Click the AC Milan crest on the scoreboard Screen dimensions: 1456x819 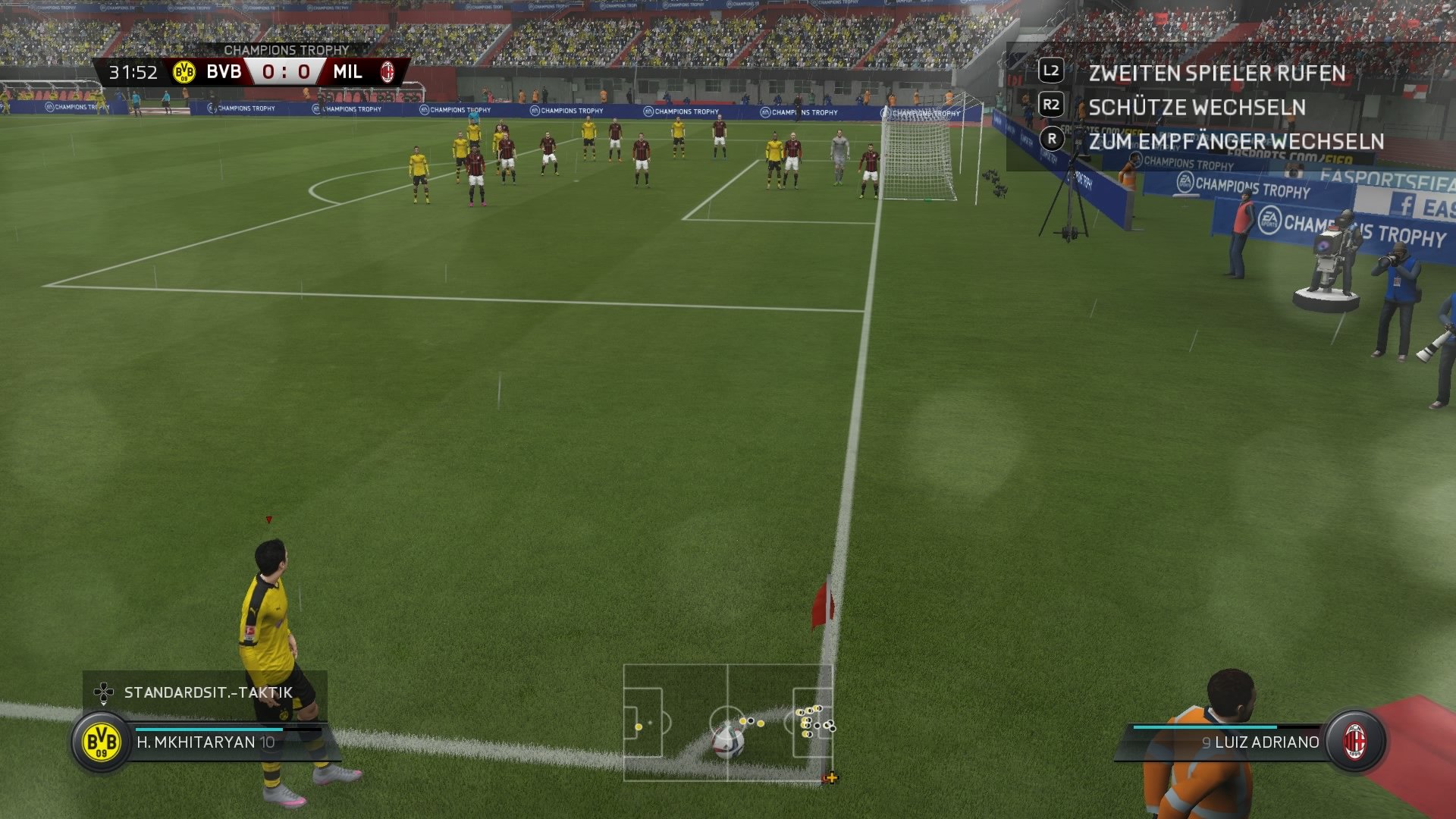388,74
